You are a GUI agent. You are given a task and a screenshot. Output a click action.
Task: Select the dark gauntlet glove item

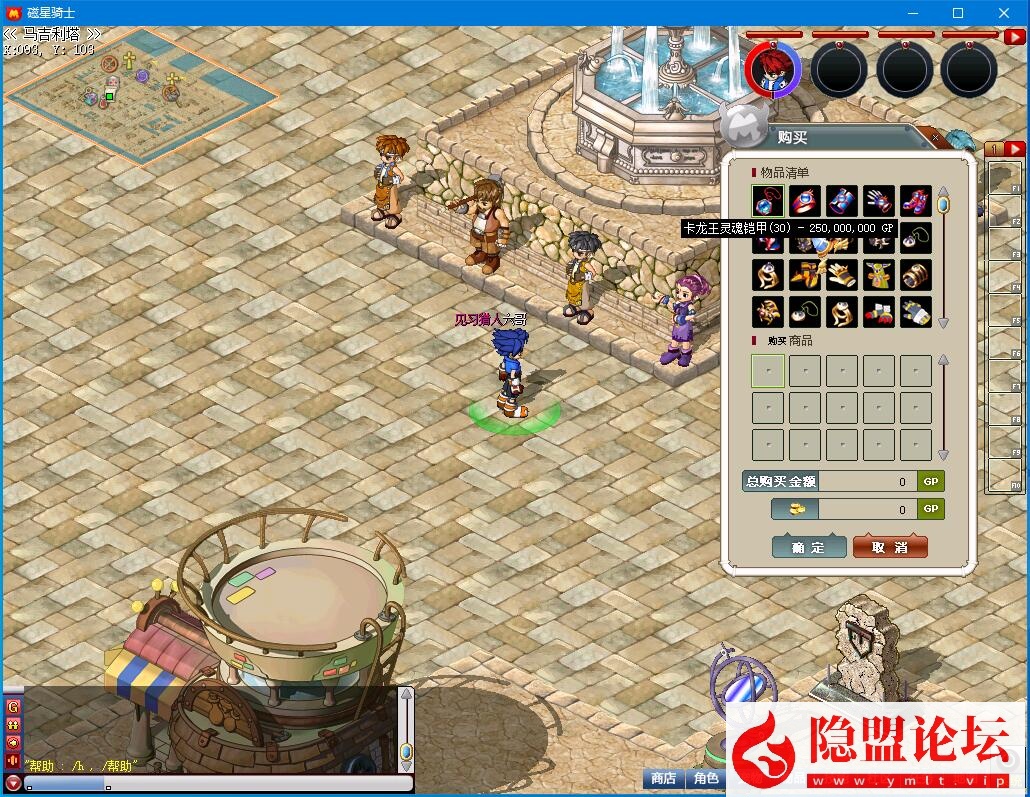(x=879, y=200)
